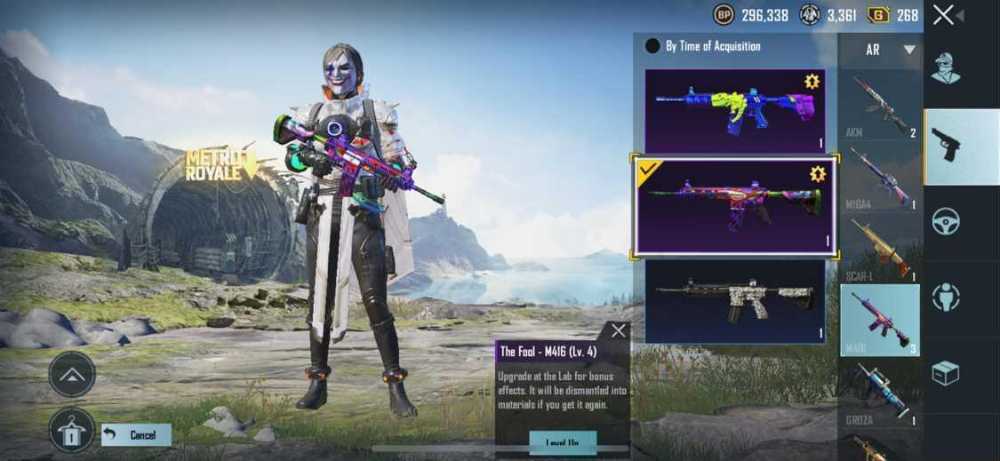The width and height of the screenshot is (1000, 461).
Task: Switch to the pistol weapons tab
Action: [946, 146]
